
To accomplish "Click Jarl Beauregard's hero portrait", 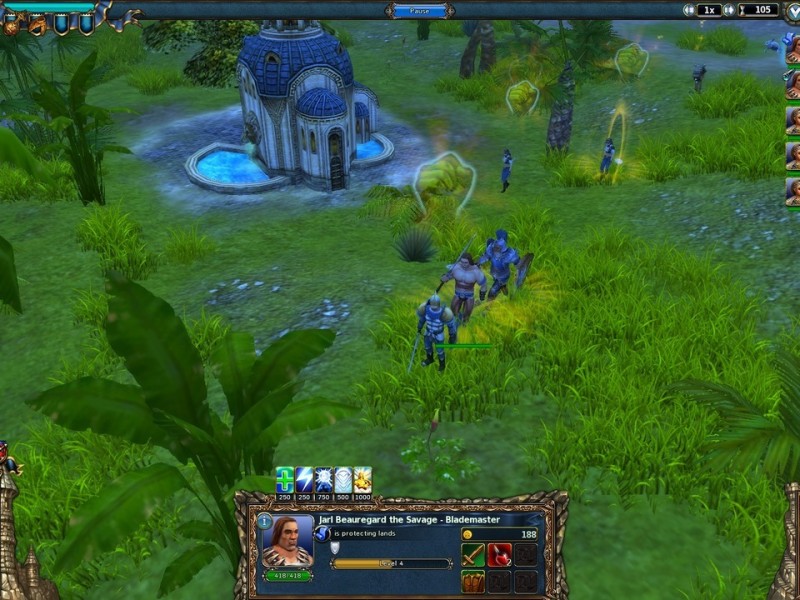I will (288, 543).
